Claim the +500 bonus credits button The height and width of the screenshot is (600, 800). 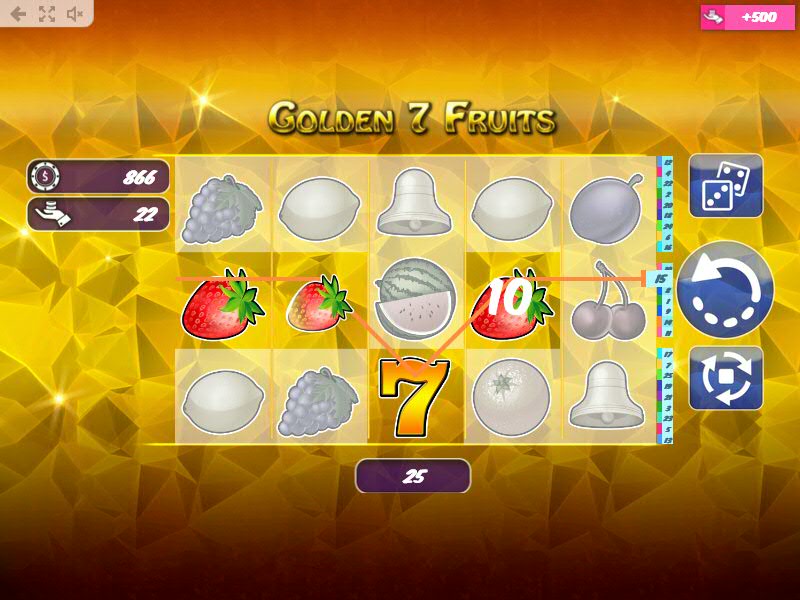pyautogui.click(x=744, y=17)
